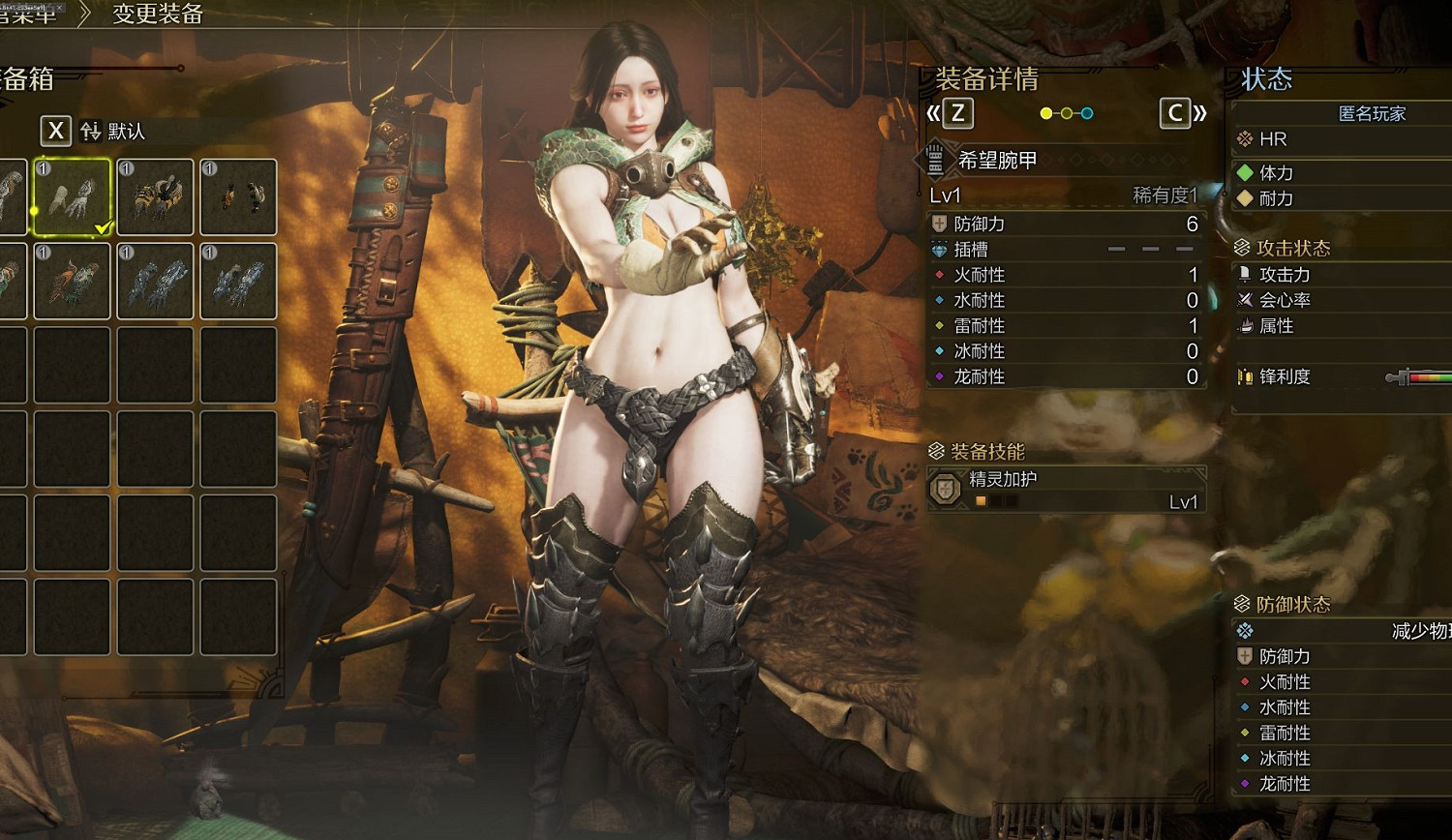Select the teal page indicator dot
The height and width of the screenshot is (840, 1452).
[1087, 112]
